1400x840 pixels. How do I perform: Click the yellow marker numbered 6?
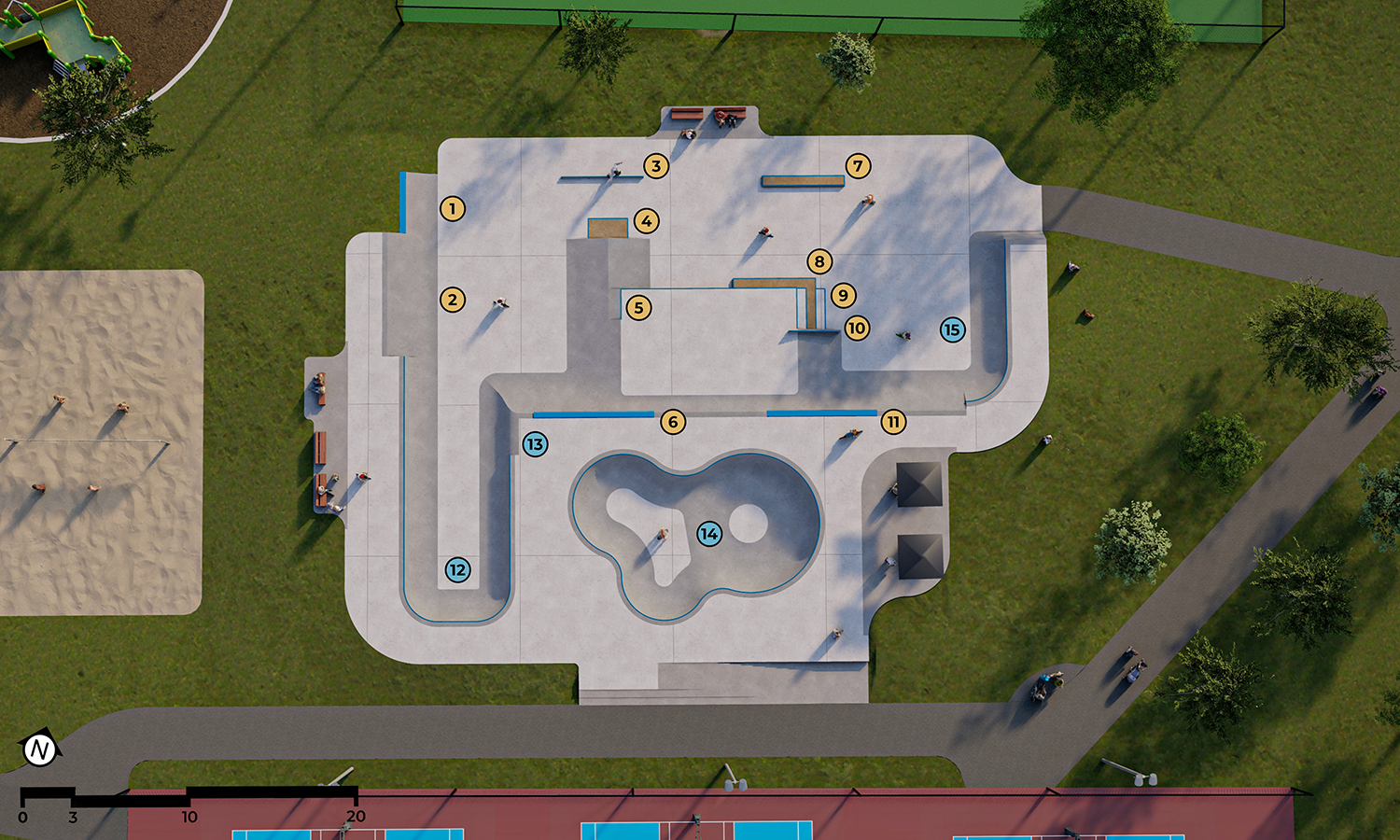[673, 422]
